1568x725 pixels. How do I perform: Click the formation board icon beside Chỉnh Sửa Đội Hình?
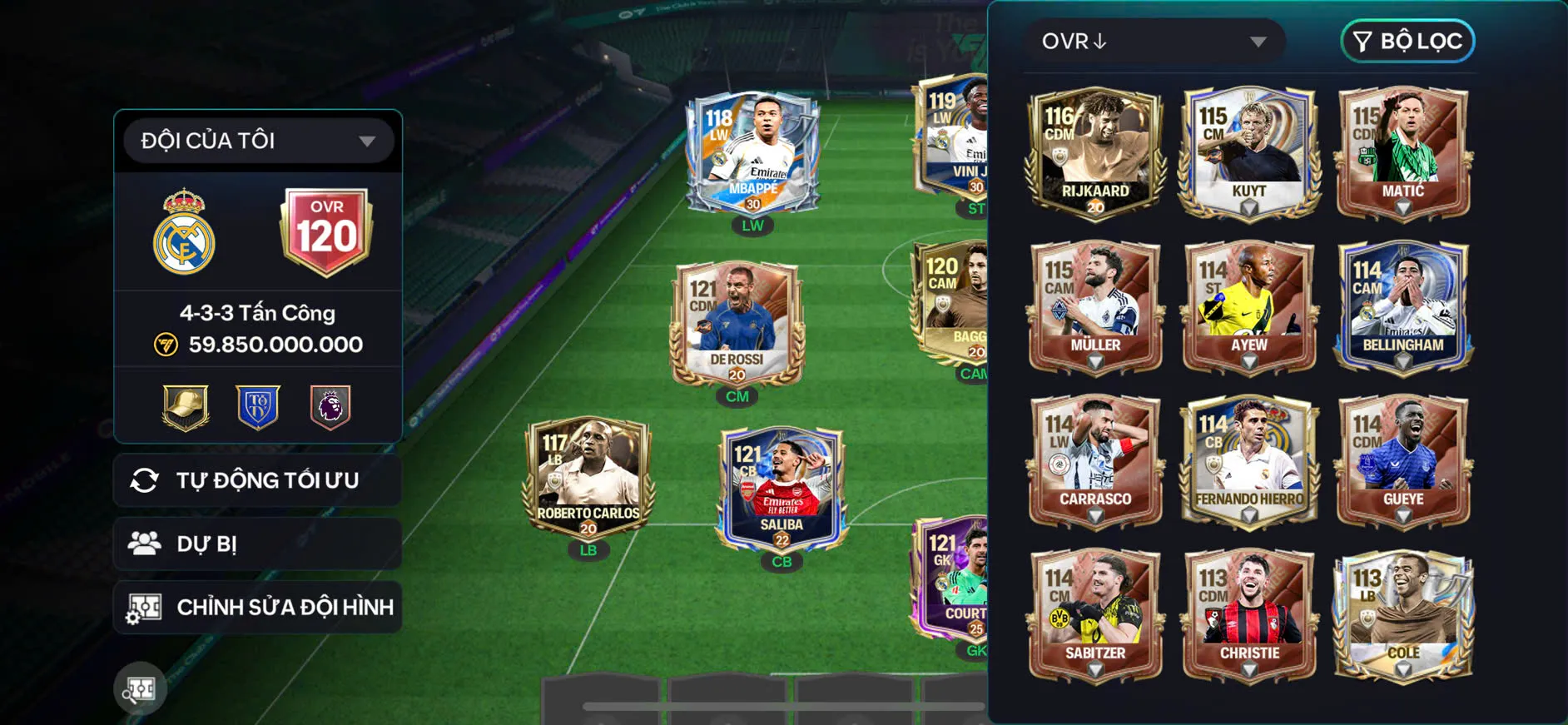click(146, 607)
